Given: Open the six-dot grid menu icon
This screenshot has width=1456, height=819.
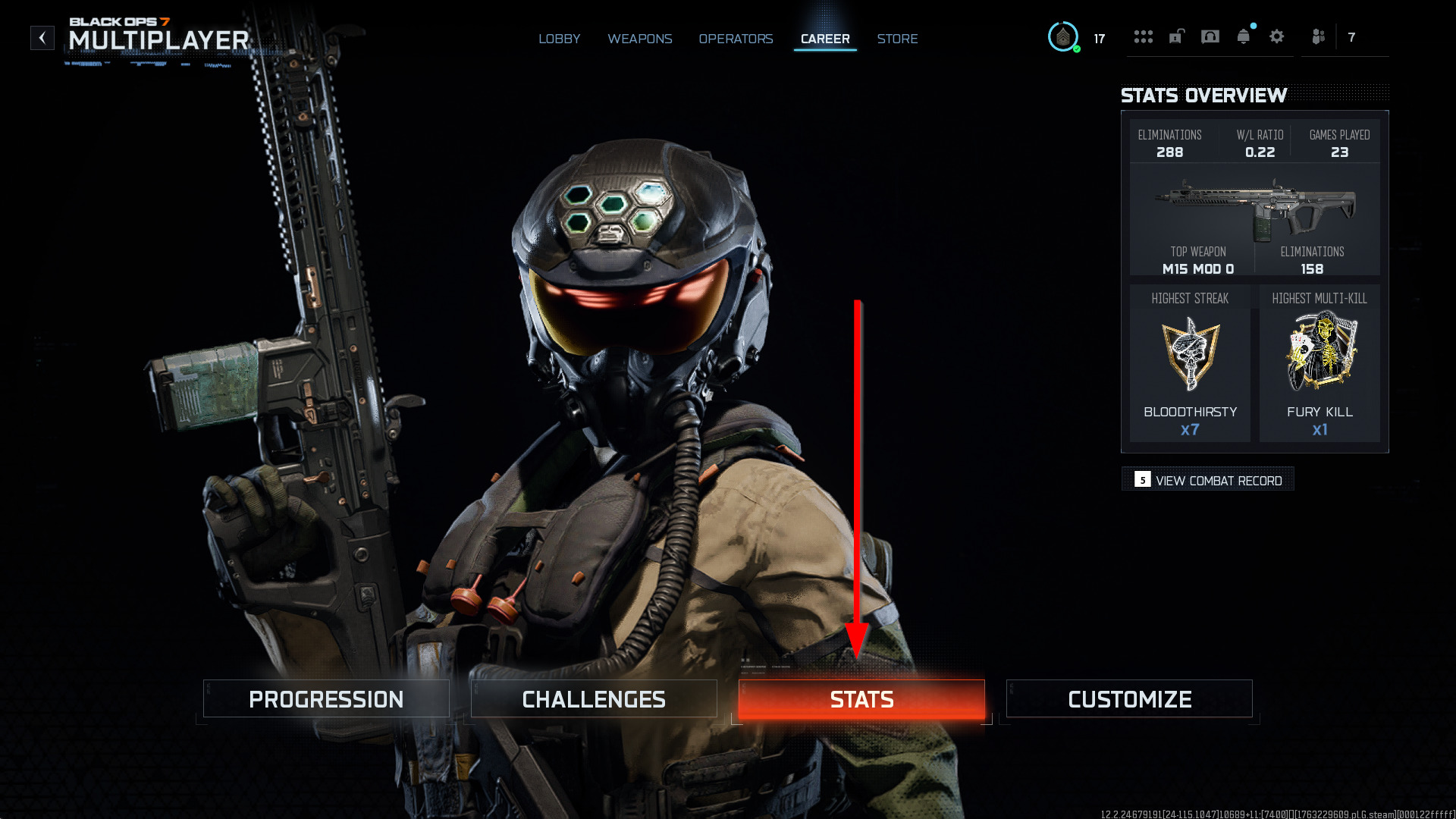Looking at the screenshot, I should coord(1143,37).
